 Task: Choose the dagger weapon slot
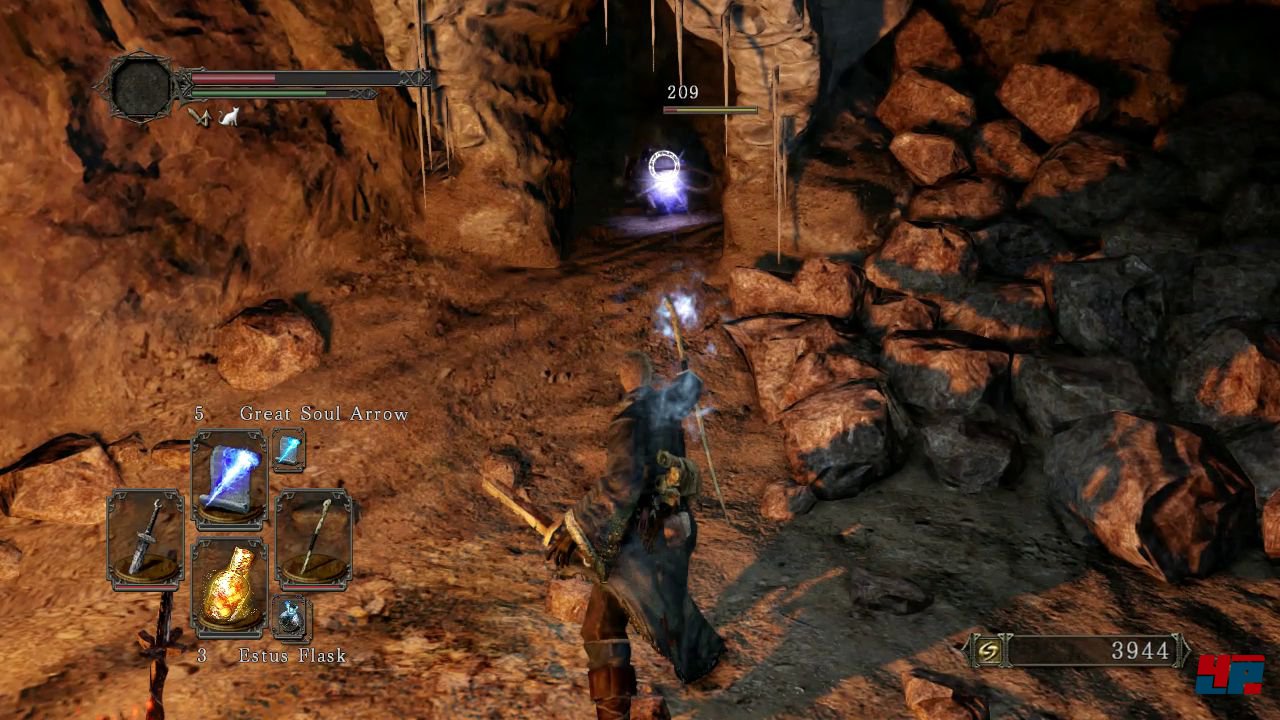146,539
